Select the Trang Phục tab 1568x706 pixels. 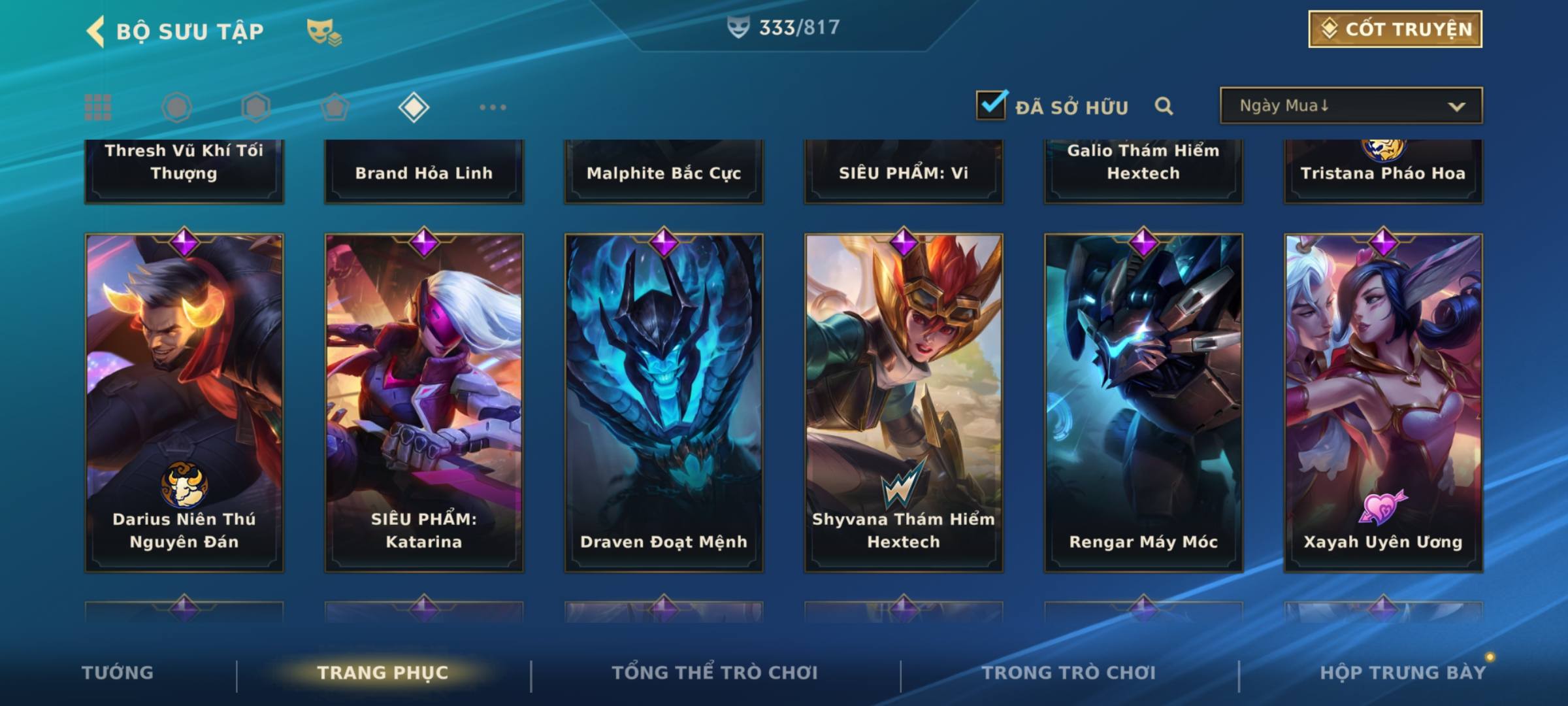(x=383, y=673)
